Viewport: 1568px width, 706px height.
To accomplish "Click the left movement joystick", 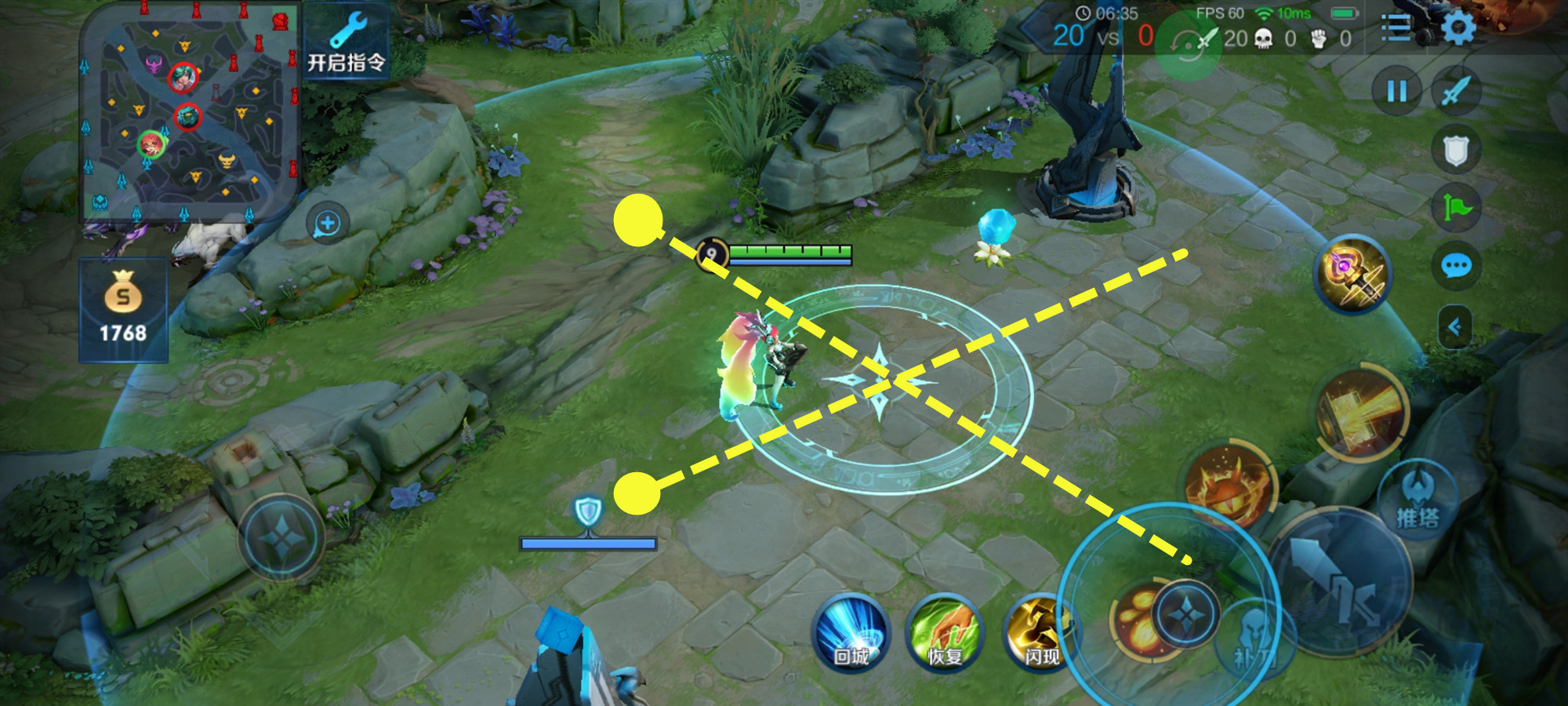I will [x=282, y=538].
